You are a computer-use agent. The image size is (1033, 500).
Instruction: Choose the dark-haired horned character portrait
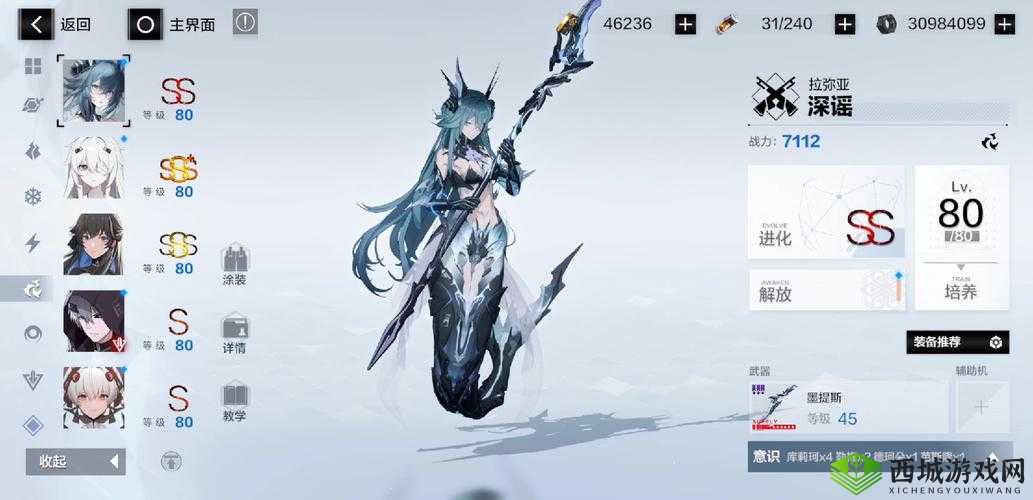click(x=95, y=244)
